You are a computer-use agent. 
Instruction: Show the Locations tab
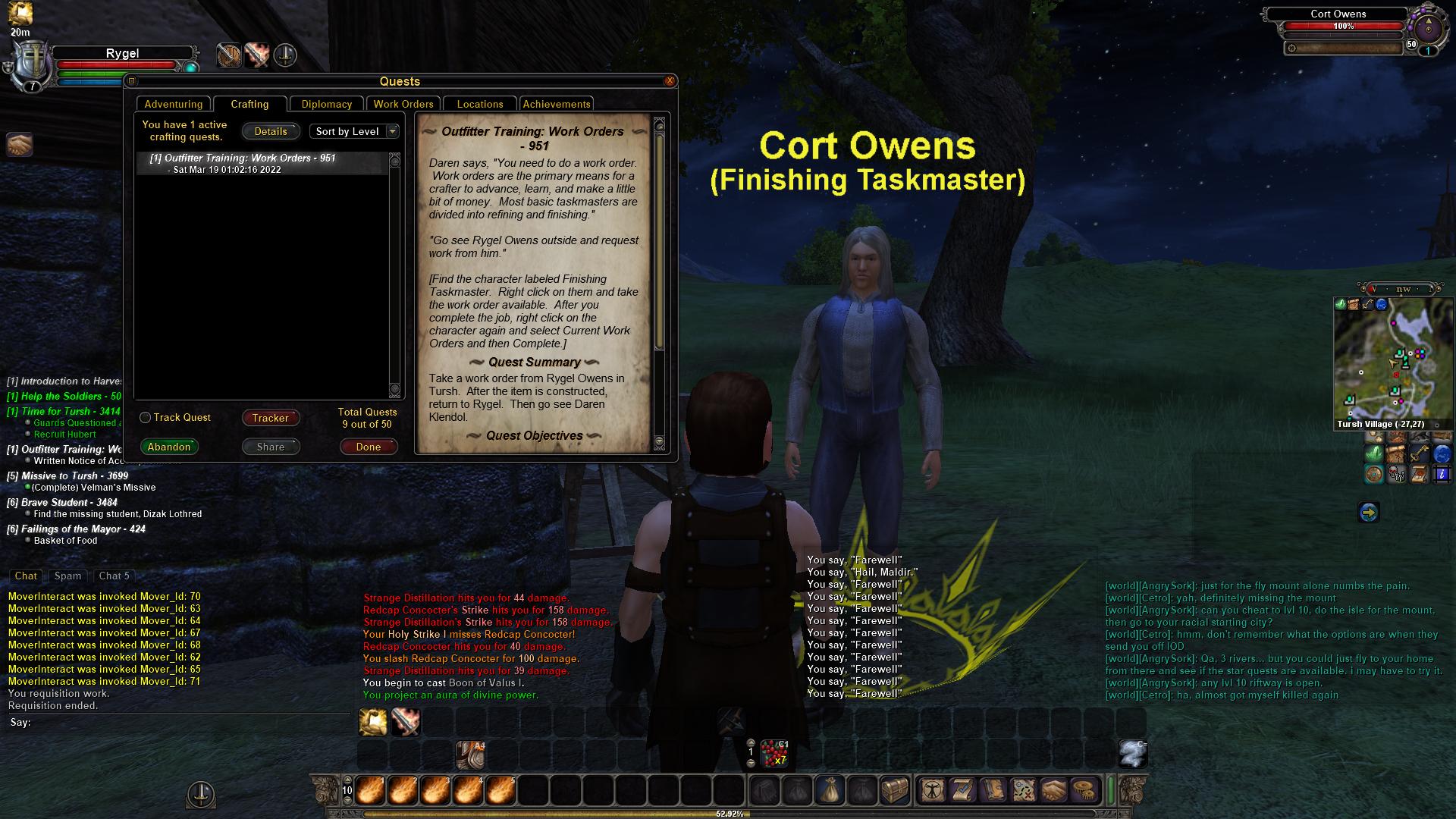[479, 105]
